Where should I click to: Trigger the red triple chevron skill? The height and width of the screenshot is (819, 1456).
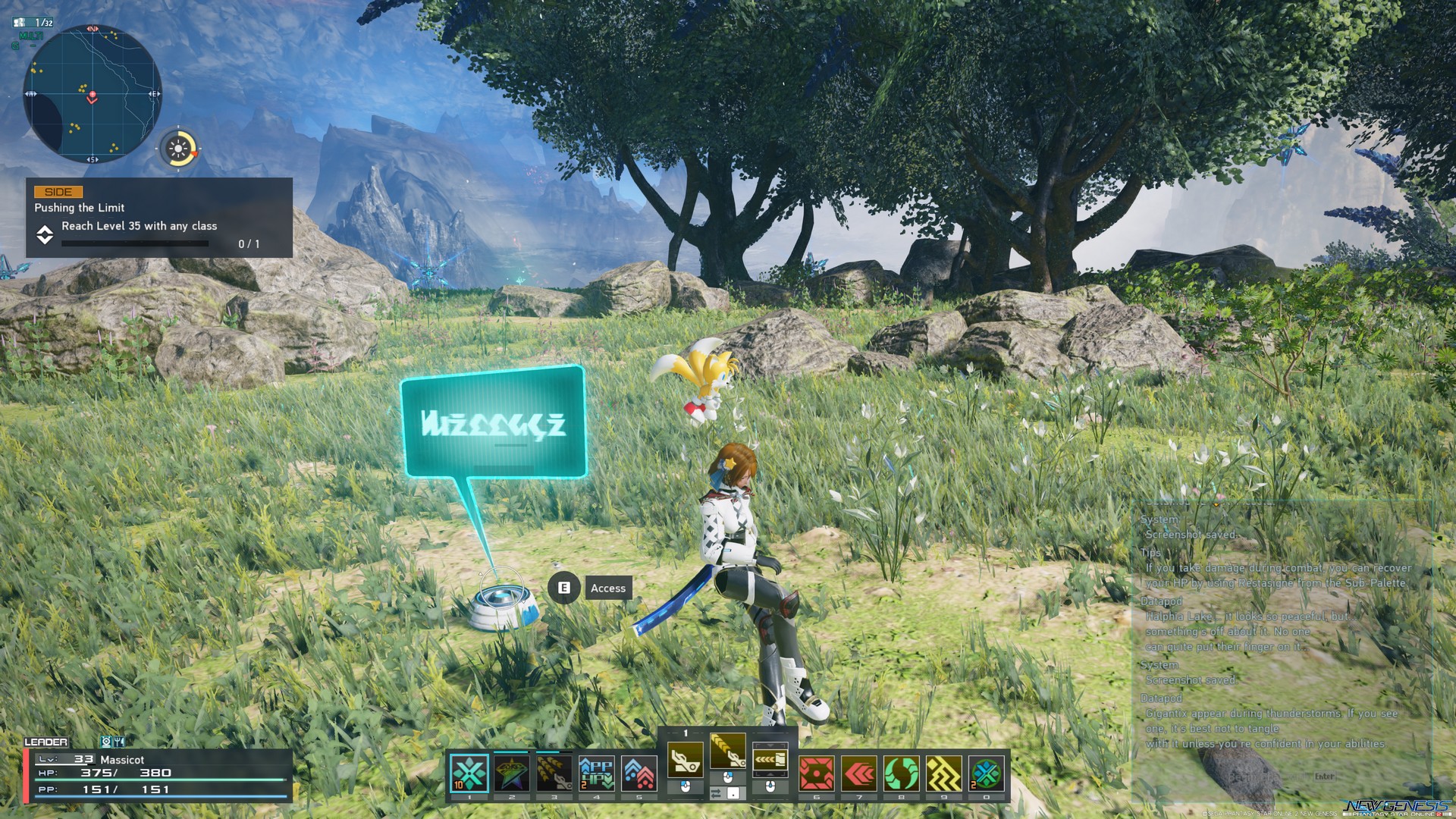[859, 774]
